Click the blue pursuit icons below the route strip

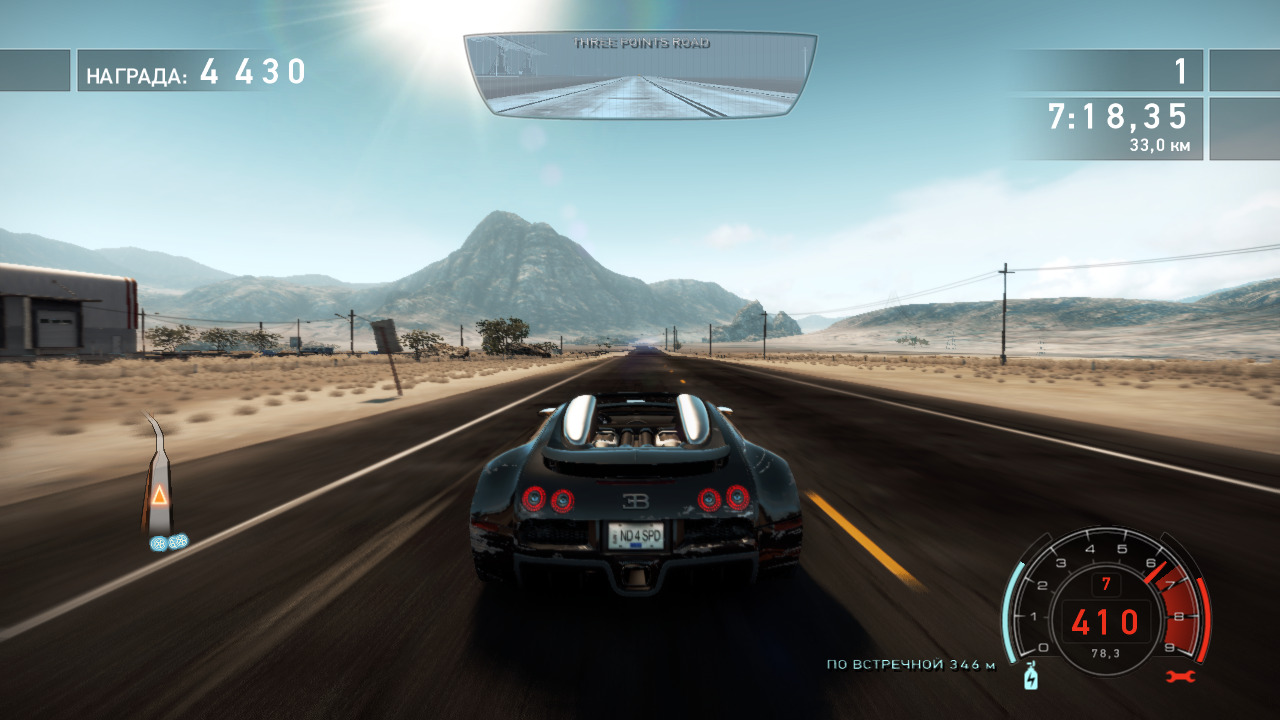(x=169, y=542)
